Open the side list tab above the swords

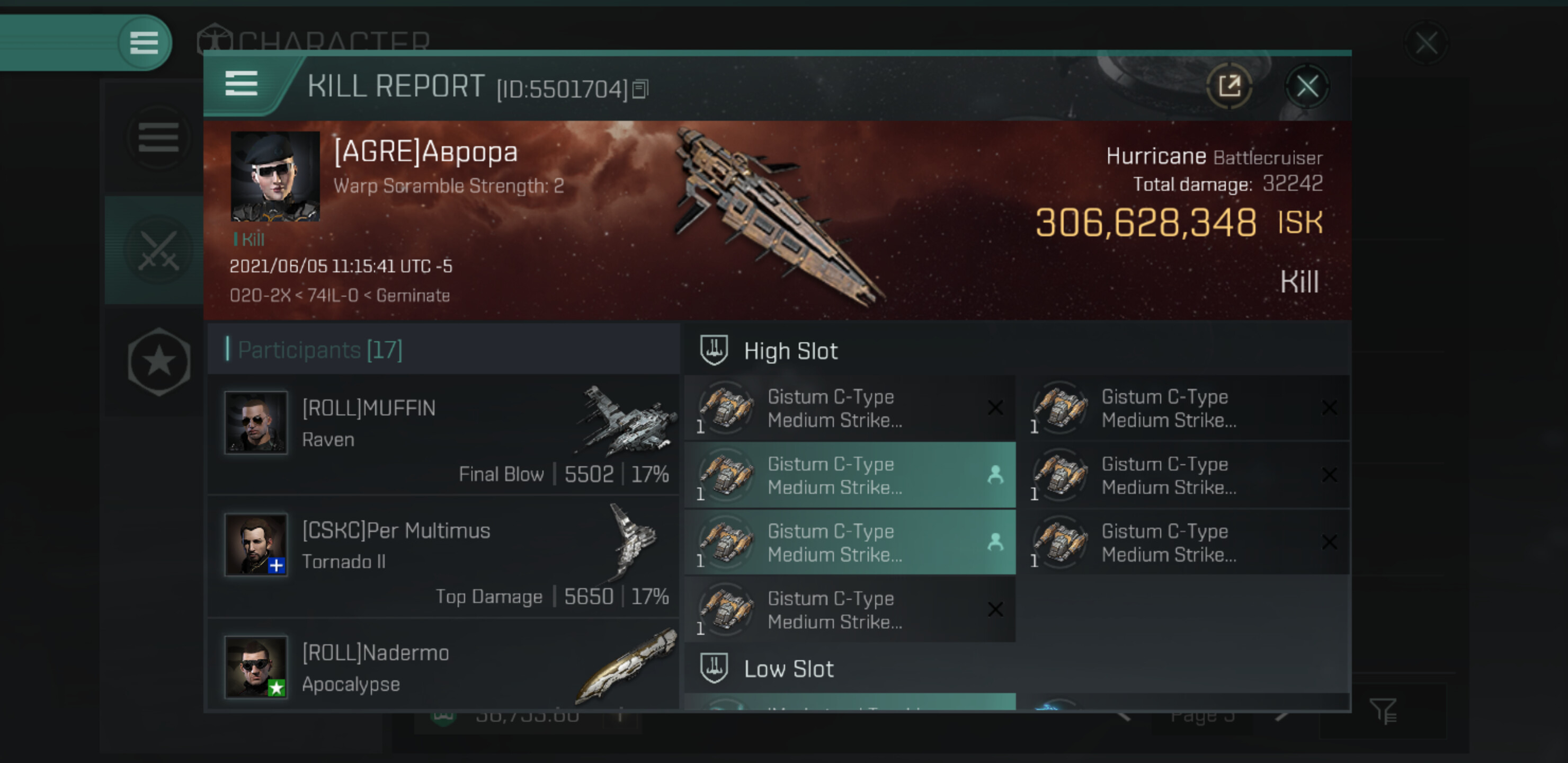pyautogui.click(x=158, y=137)
